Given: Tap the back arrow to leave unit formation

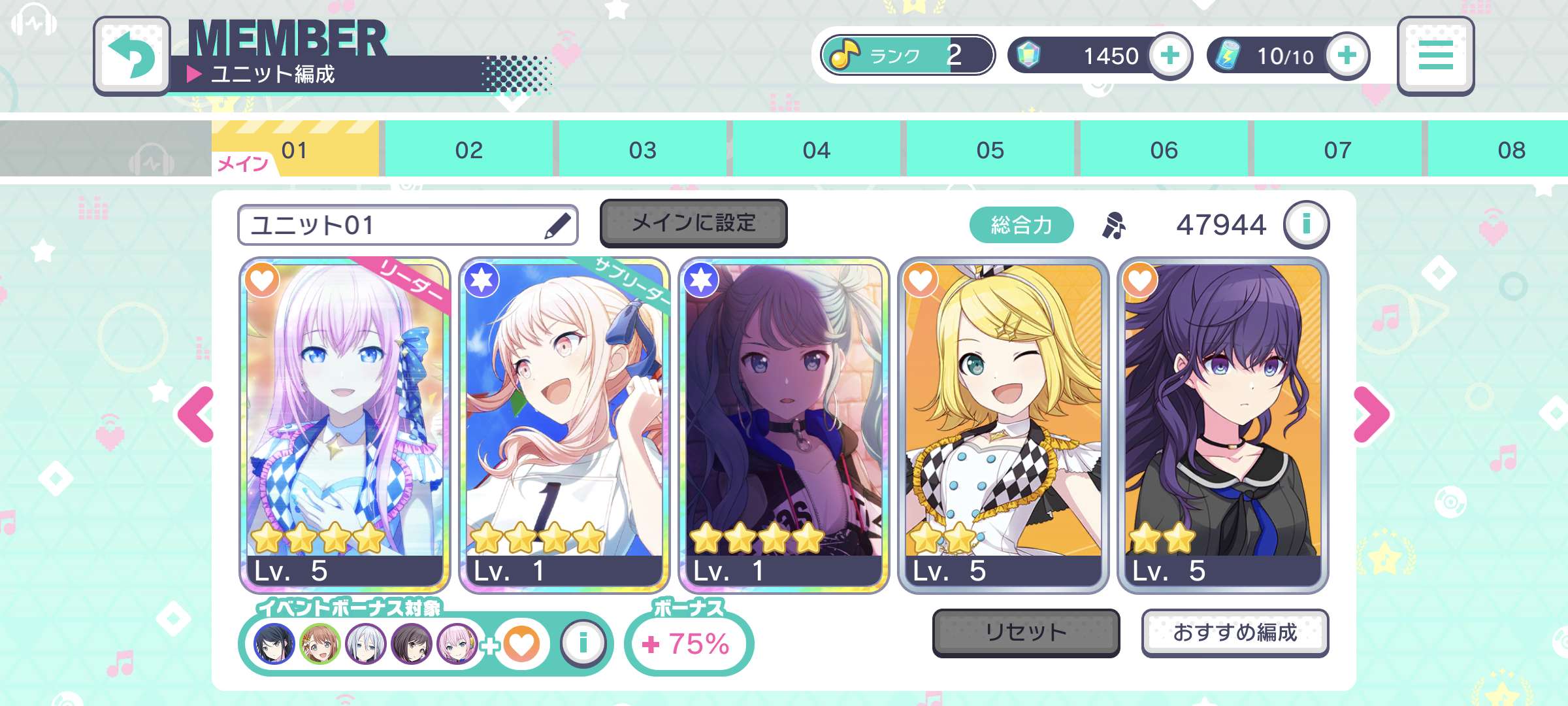Looking at the screenshot, I should click(x=131, y=56).
